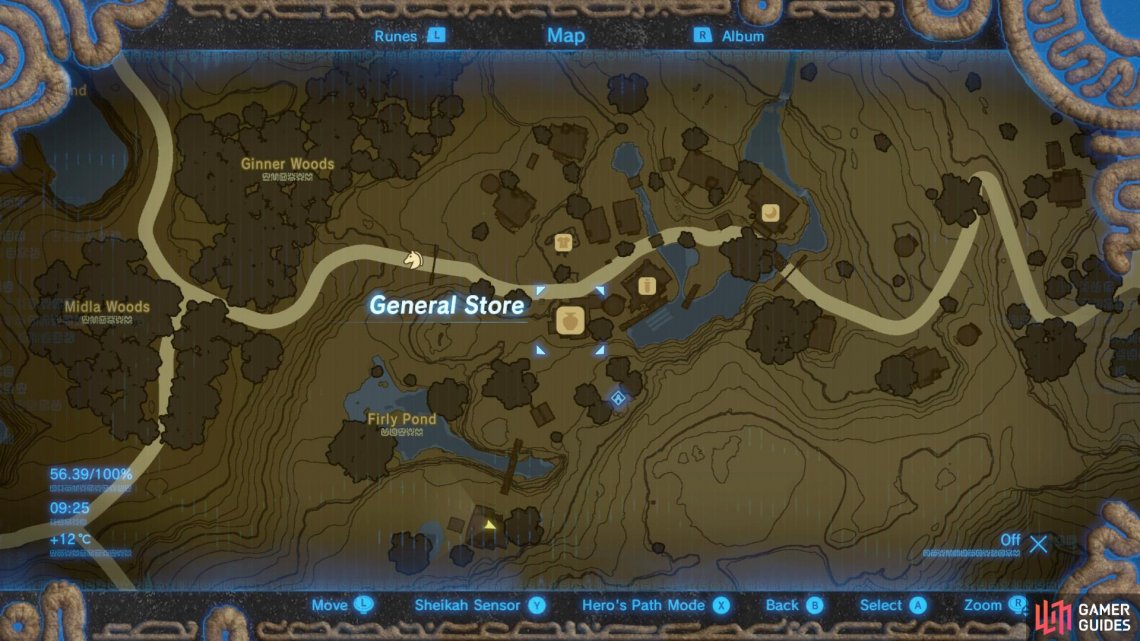Select the shirt armor shop marker
This screenshot has height=641, width=1140.
[x=563, y=242]
